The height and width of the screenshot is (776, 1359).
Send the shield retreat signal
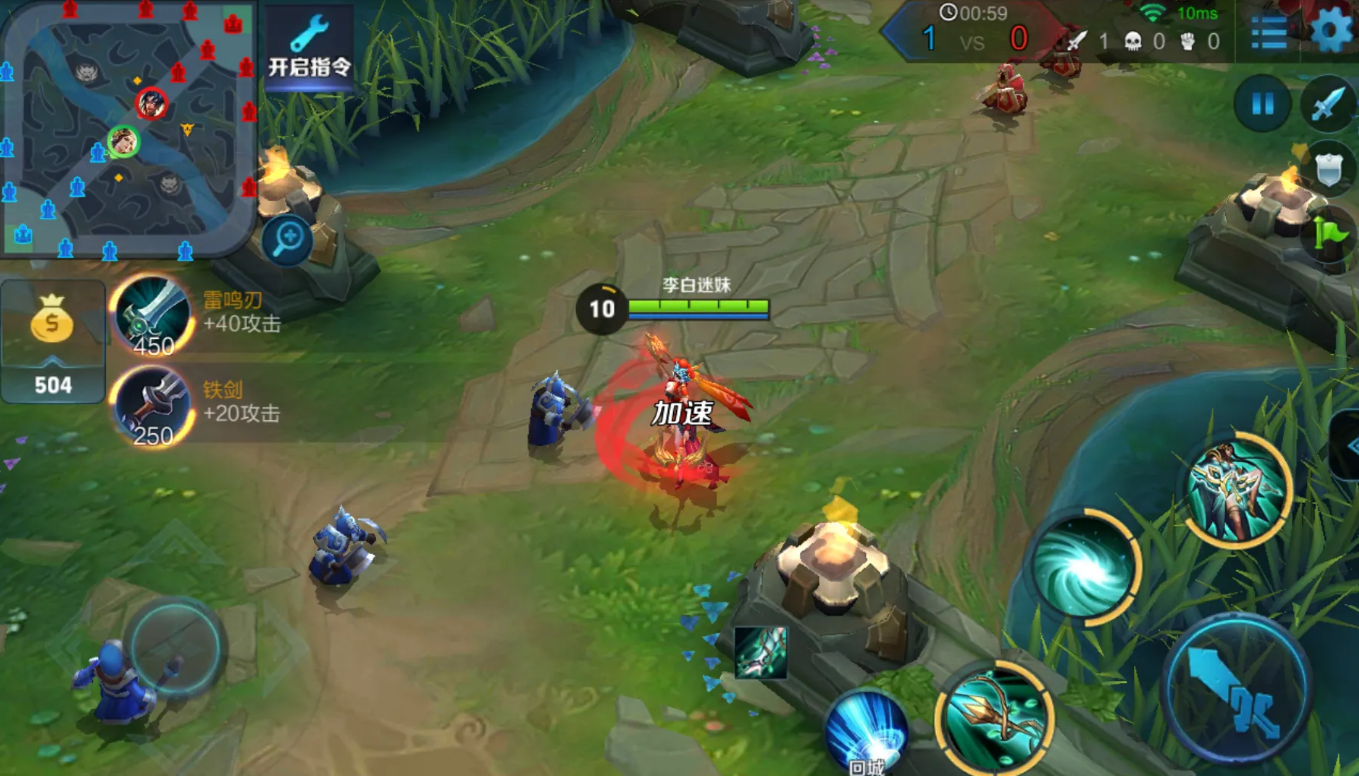click(1328, 169)
